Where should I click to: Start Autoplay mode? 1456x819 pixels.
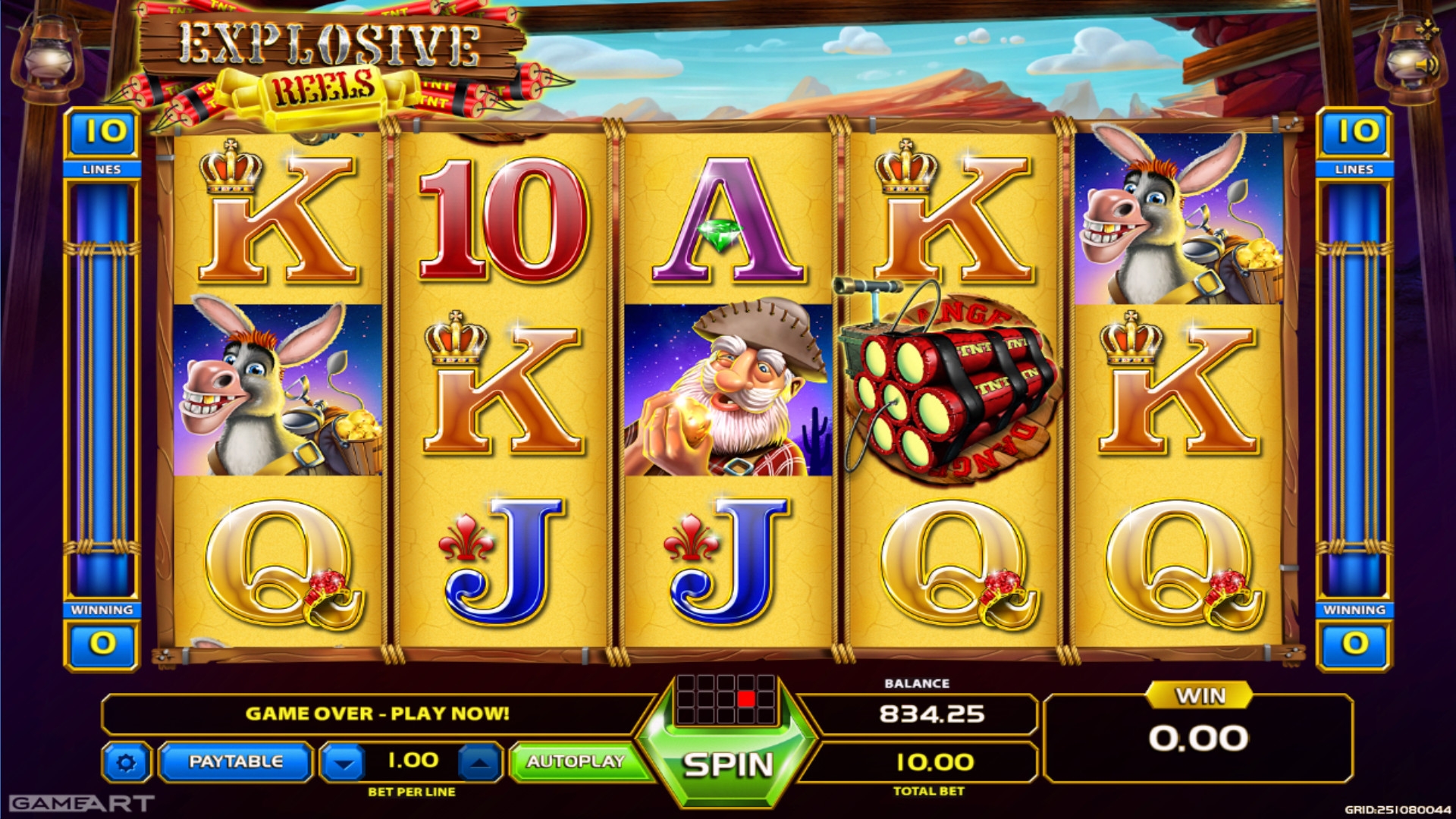pos(576,761)
